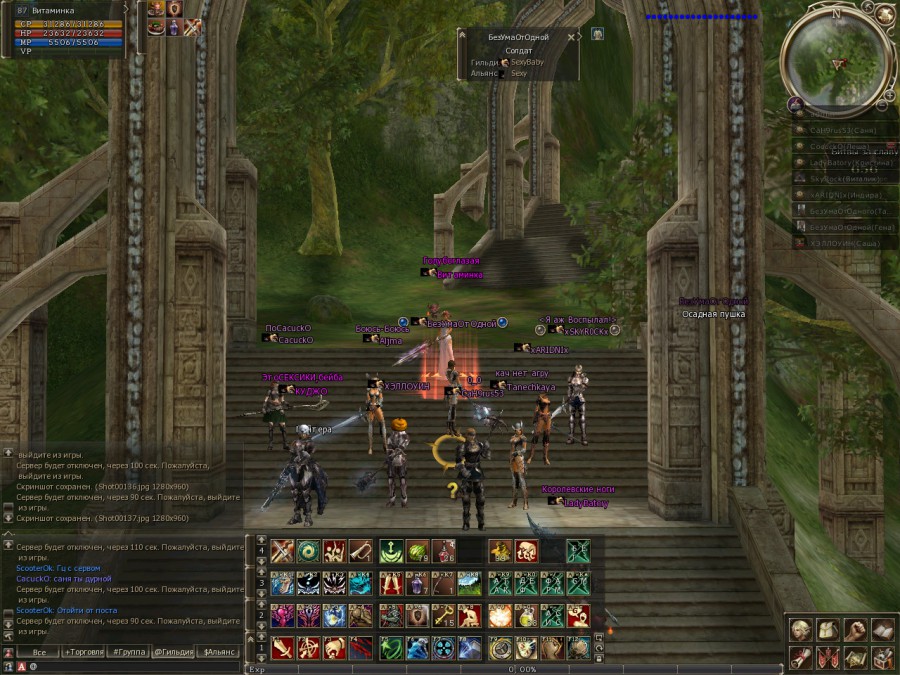Open the $Альянс alliance chat tab

click(x=219, y=651)
